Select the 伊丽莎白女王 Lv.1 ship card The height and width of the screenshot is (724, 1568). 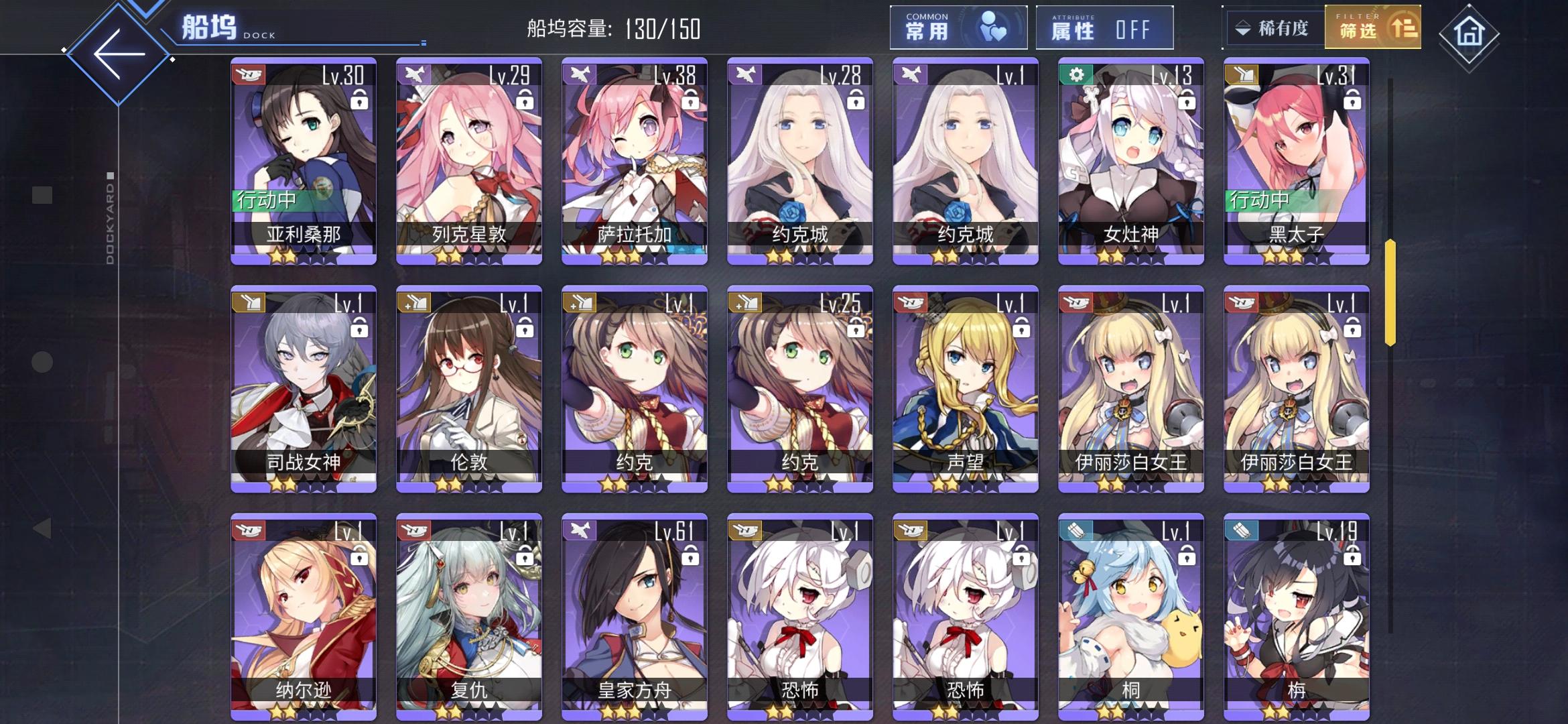[x=1130, y=389]
